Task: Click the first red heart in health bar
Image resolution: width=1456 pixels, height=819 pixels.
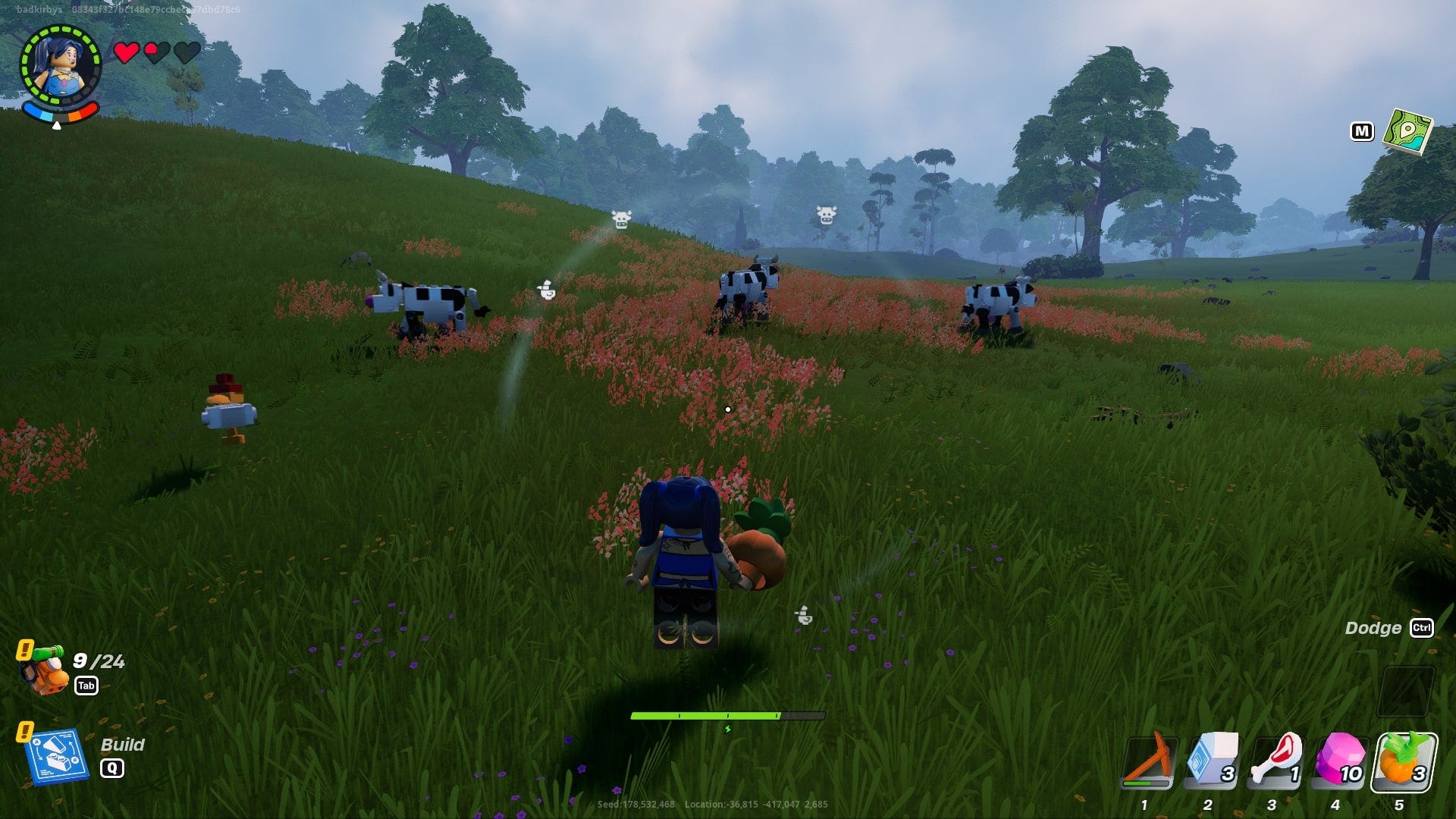Action: click(126, 54)
